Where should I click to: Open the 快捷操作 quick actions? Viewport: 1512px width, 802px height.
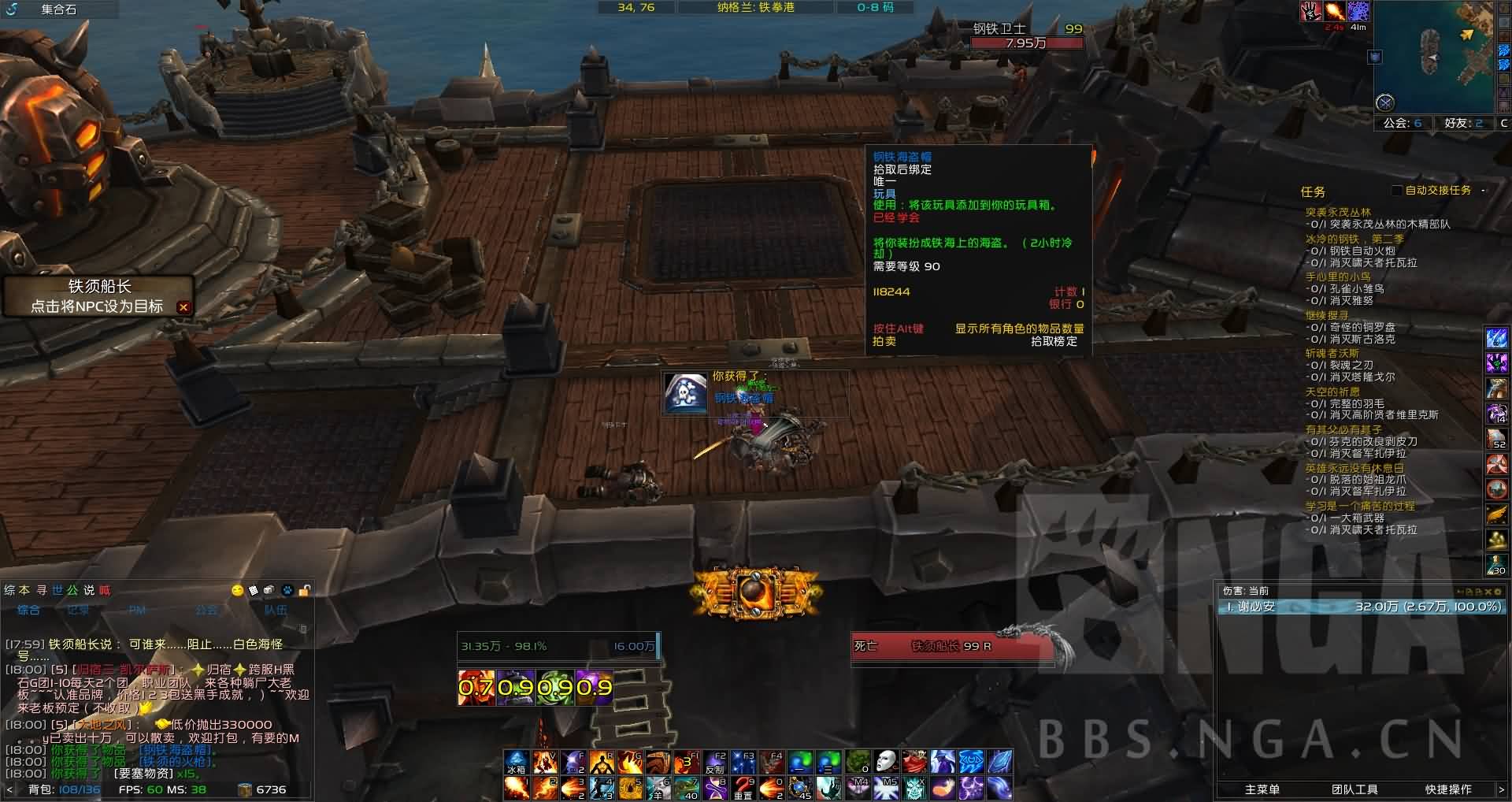pos(1447,789)
